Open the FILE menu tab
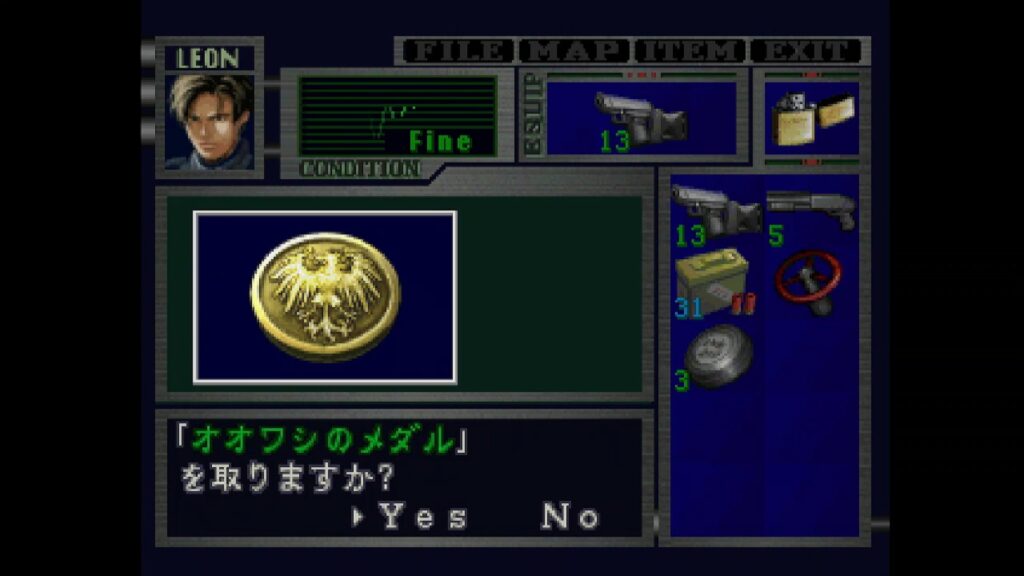 coord(458,50)
